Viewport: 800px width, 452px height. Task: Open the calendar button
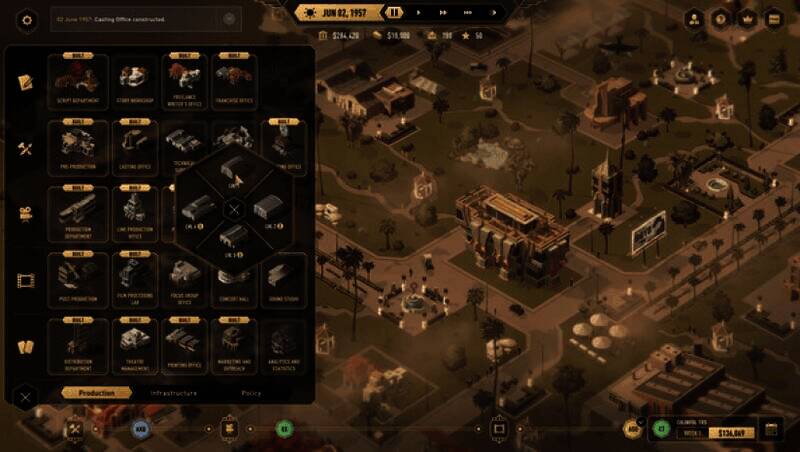click(x=771, y=429)
